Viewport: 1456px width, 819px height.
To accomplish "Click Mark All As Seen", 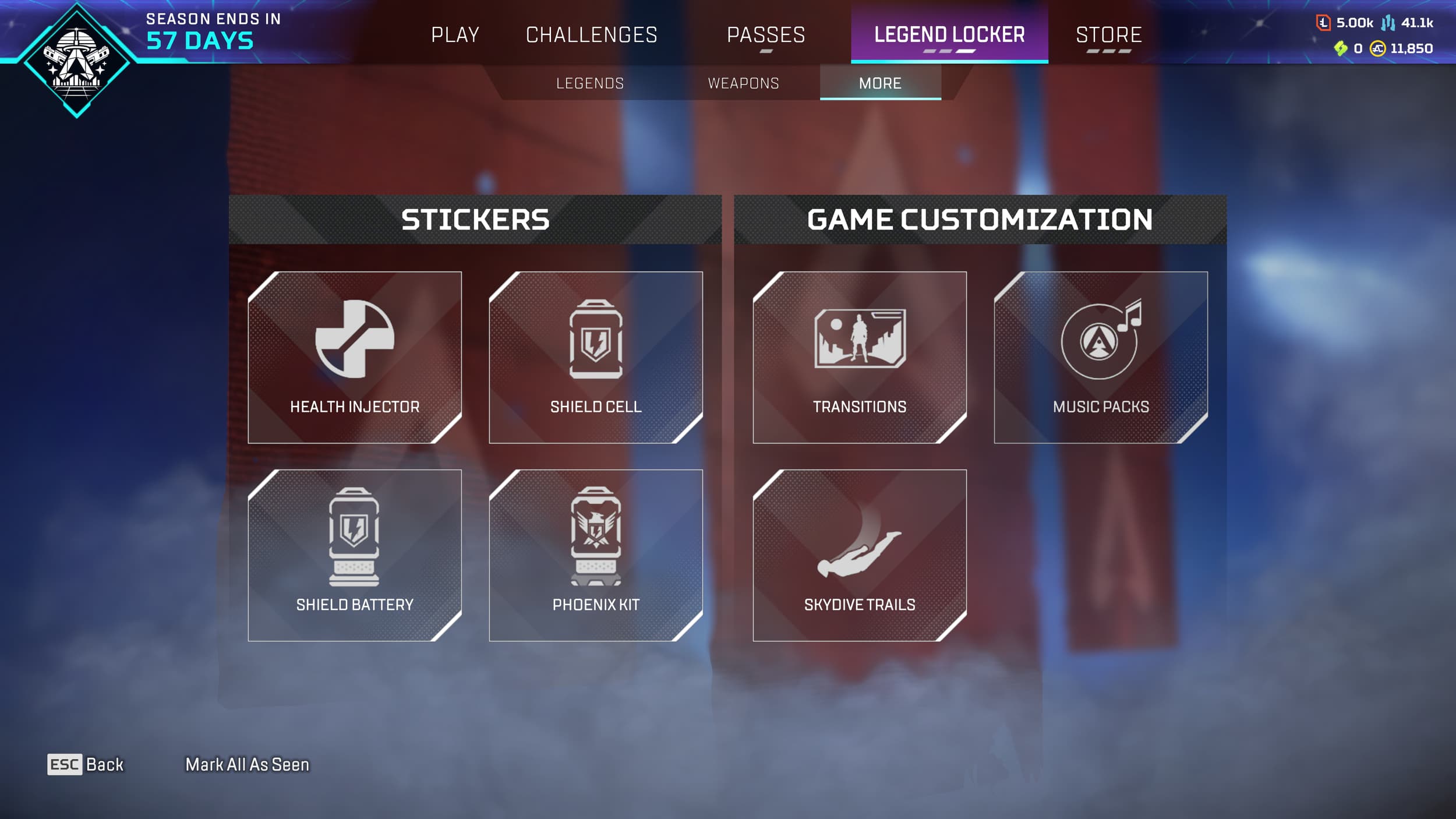I will tap(247, 765).
